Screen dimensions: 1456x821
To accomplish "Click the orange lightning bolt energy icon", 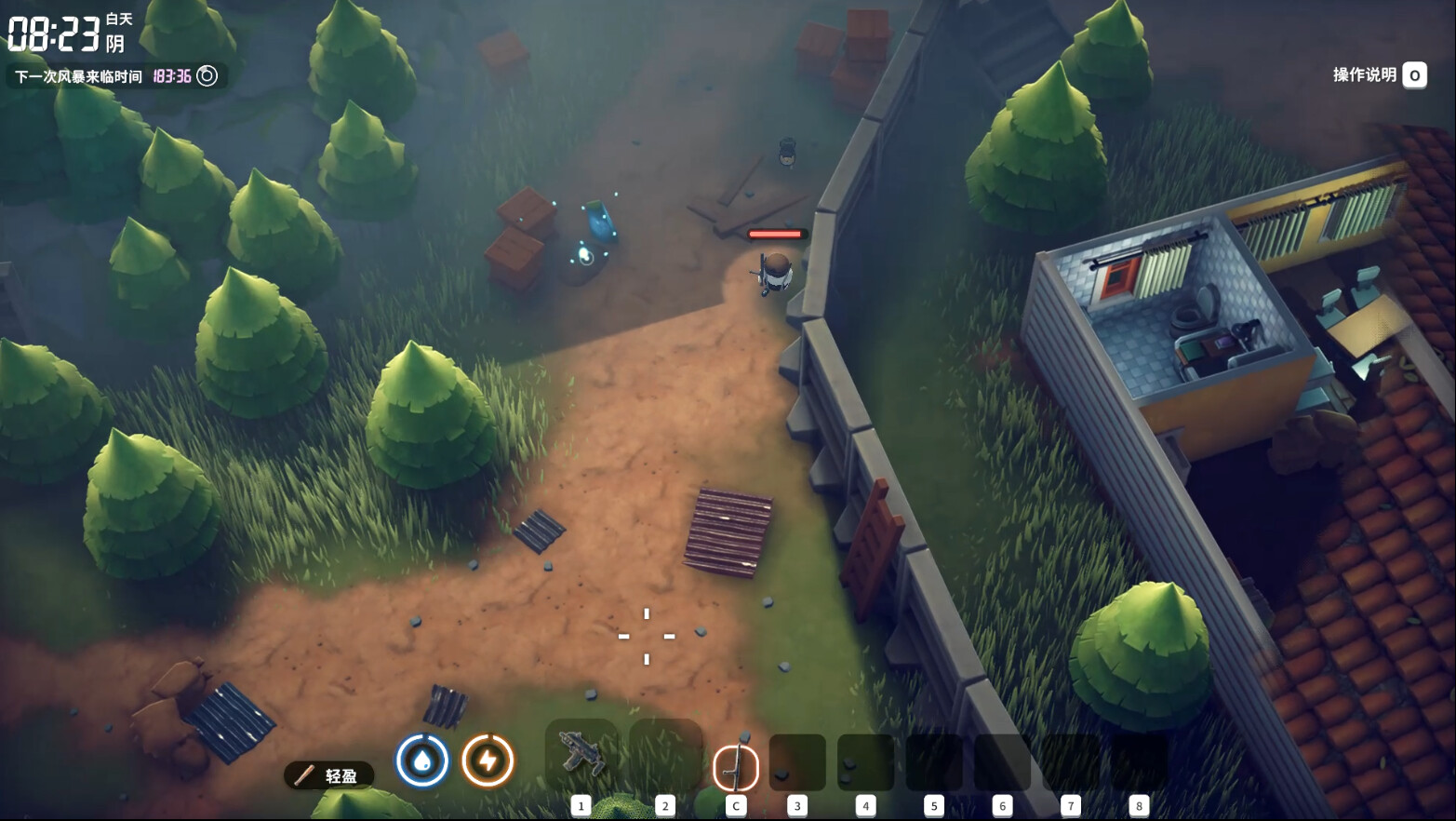I will (x=488, y=760).
